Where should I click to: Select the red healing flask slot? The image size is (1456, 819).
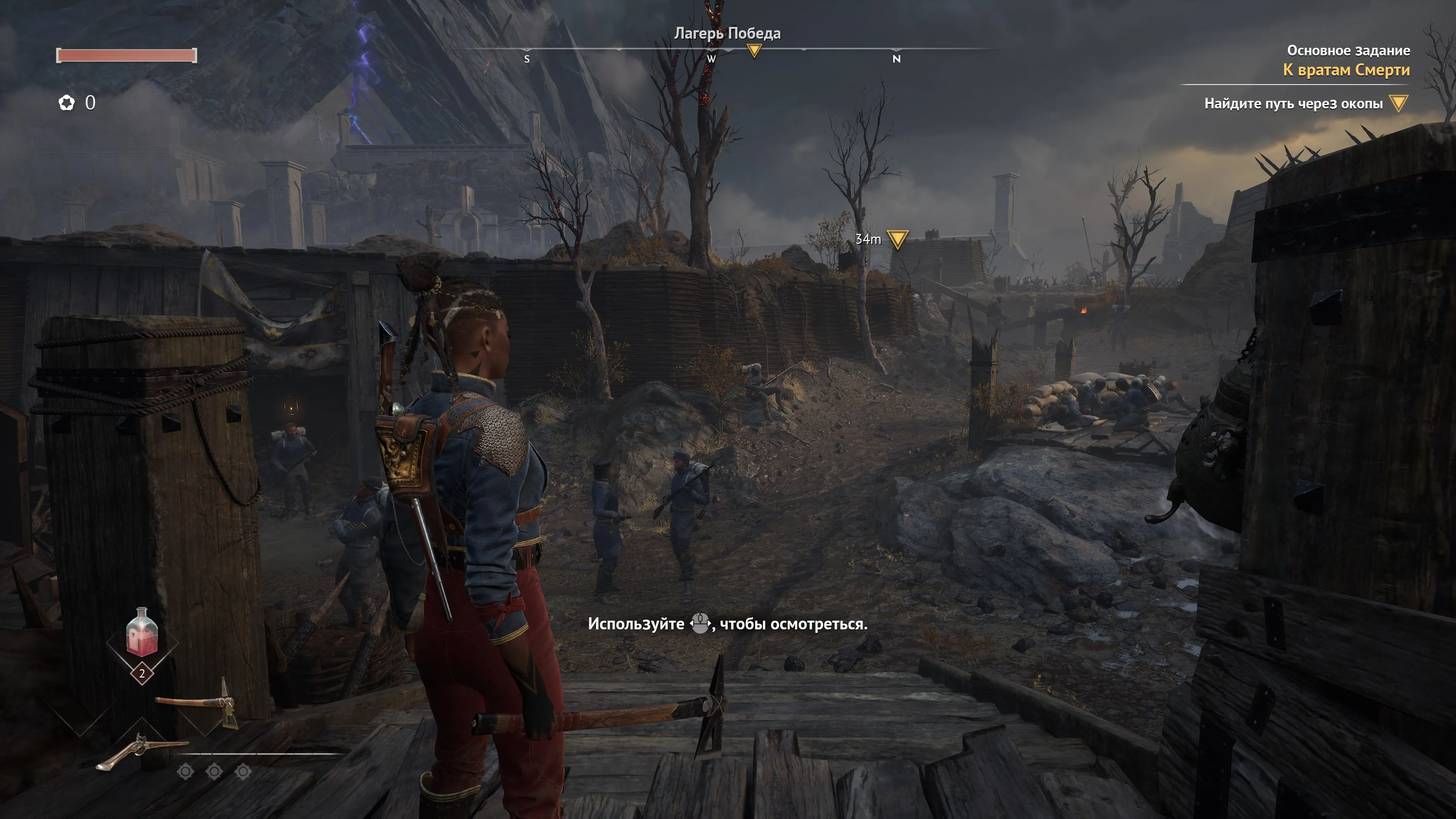click(x=142, y=634)
